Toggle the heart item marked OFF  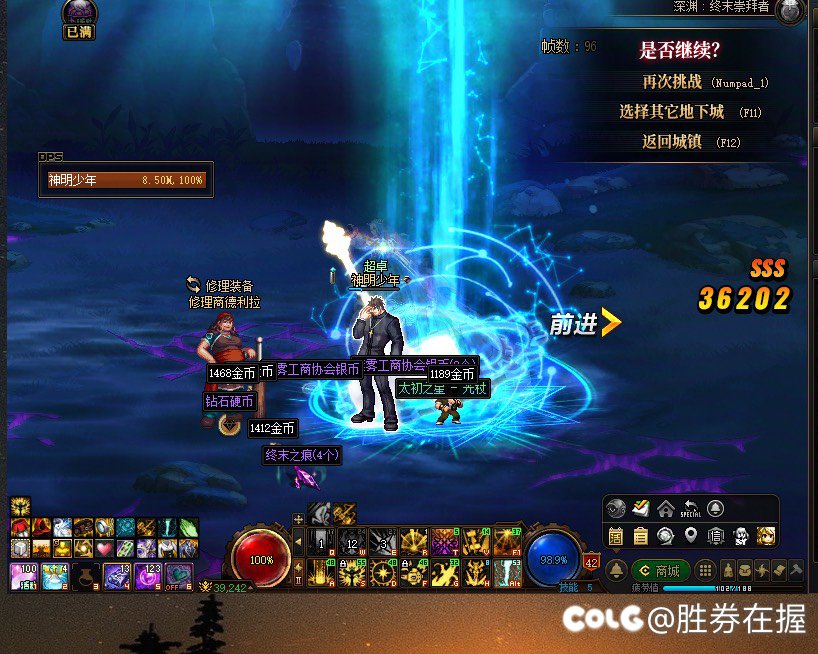[x=180, y=576]
